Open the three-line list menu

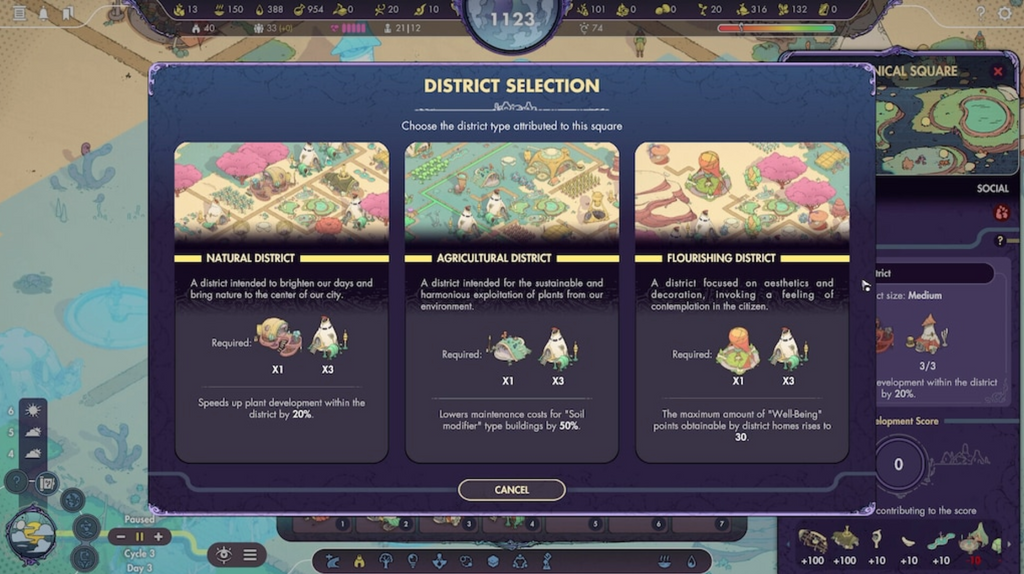250,555
